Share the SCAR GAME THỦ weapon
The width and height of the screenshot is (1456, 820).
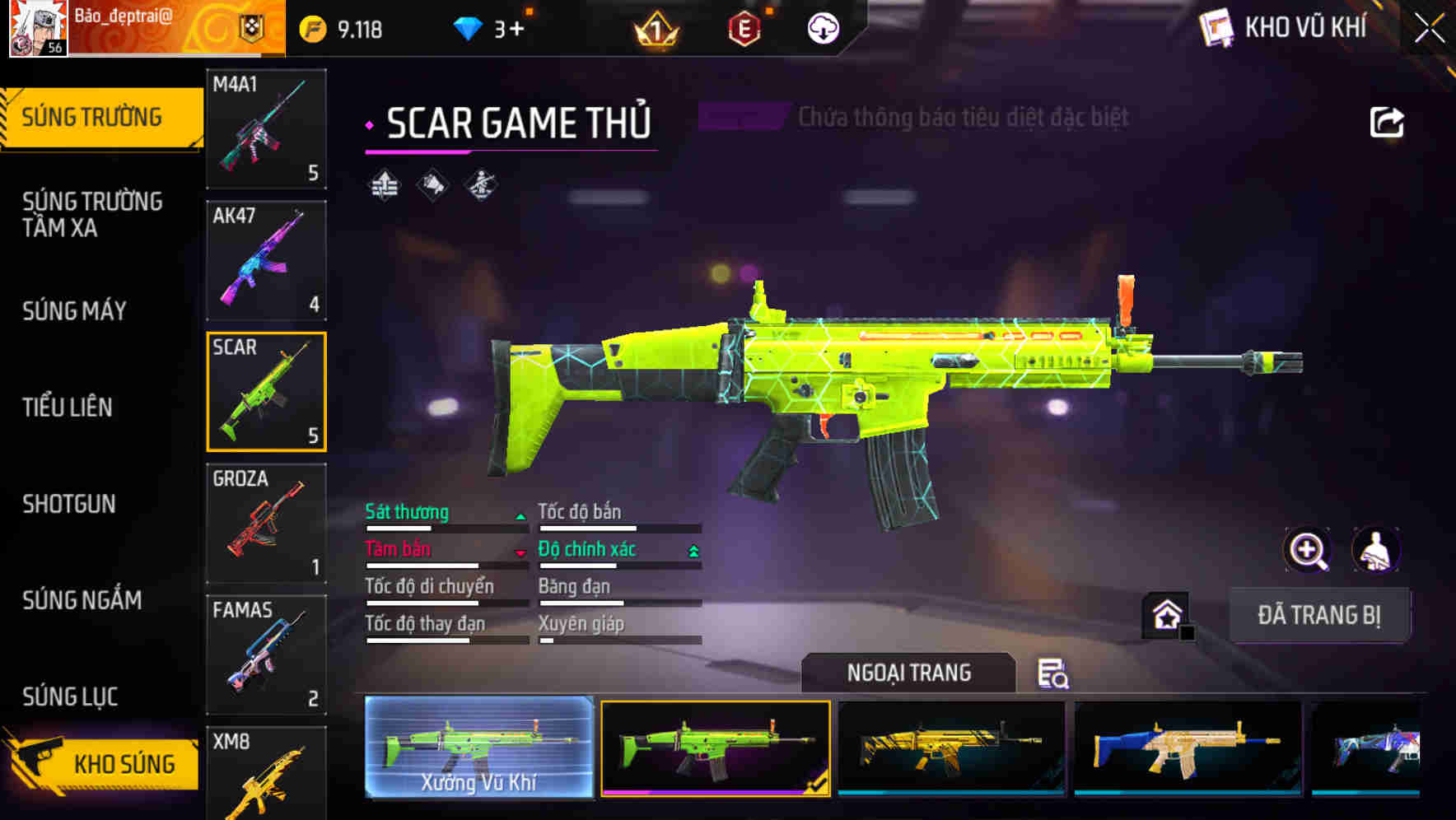coord(1387,121)
